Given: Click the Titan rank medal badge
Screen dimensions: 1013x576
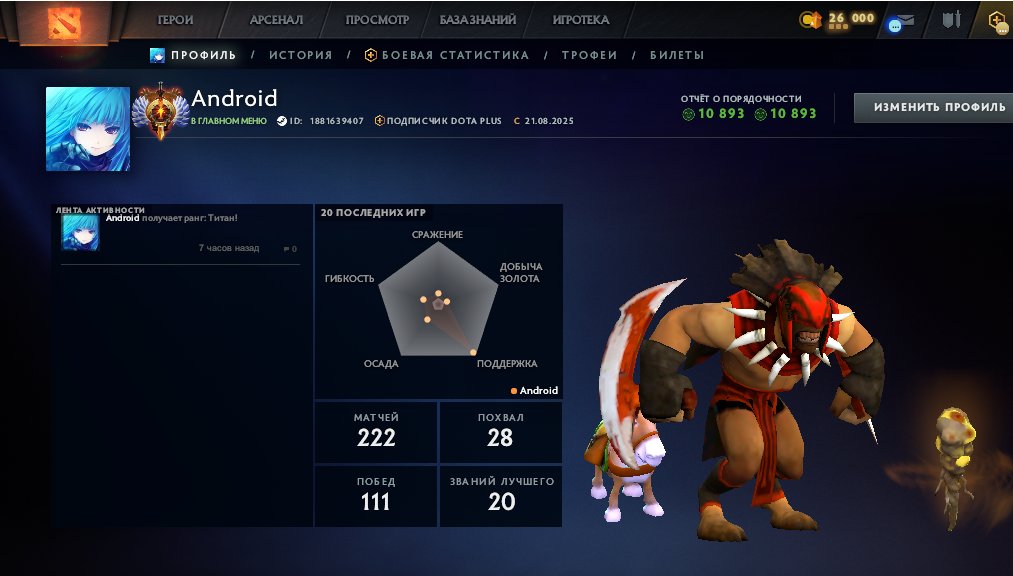Looking at the screenshot, I should (x=159, y=110).
